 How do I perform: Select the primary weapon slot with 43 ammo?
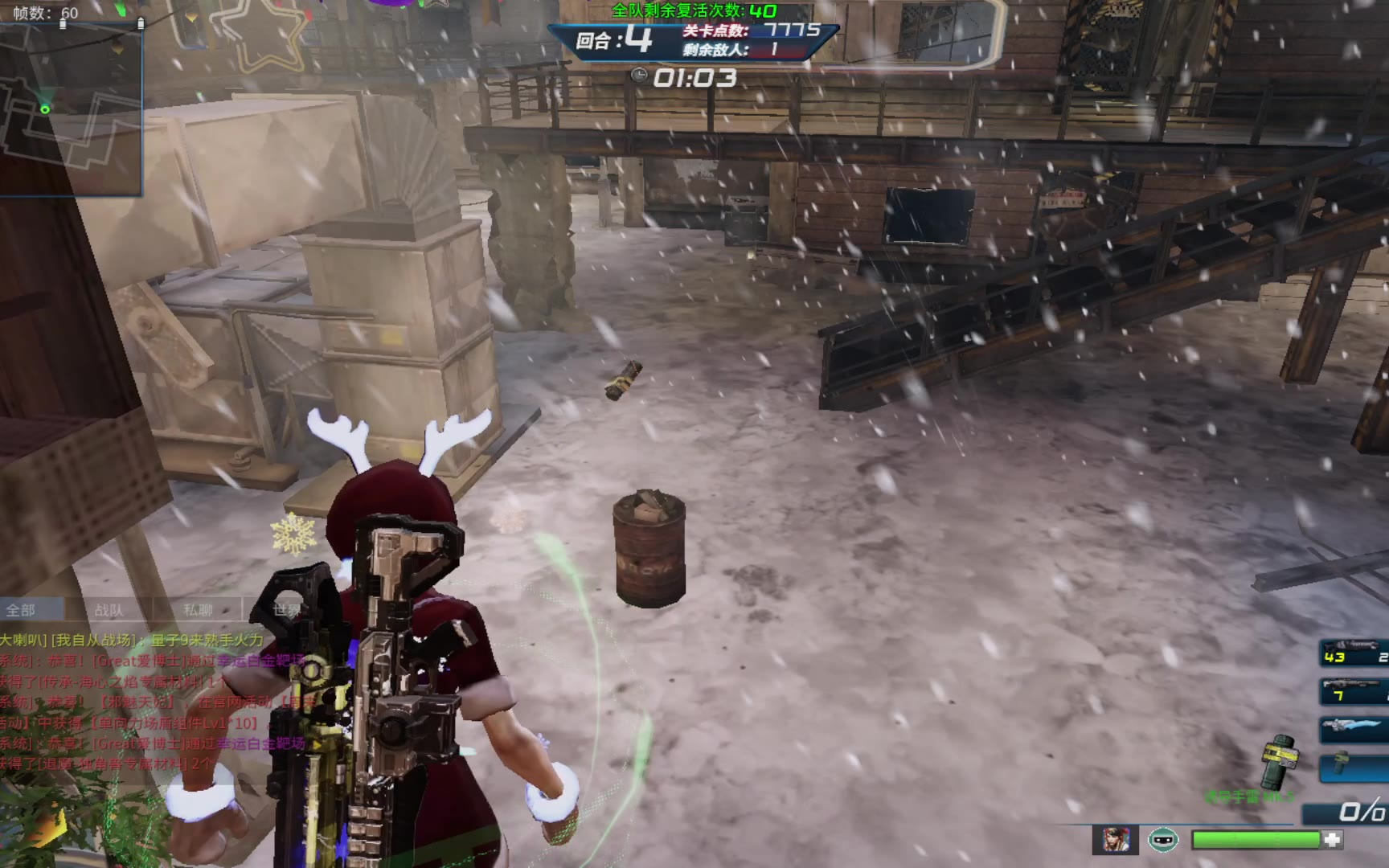tap(1354, 653)
